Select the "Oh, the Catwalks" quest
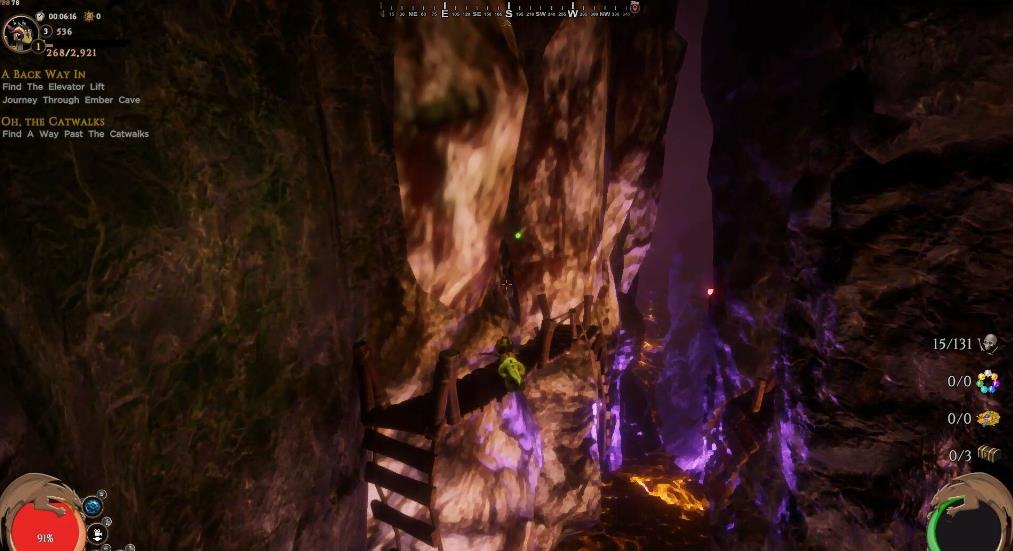This screenshot has width=1013, height=551. [x=53, y=121]
